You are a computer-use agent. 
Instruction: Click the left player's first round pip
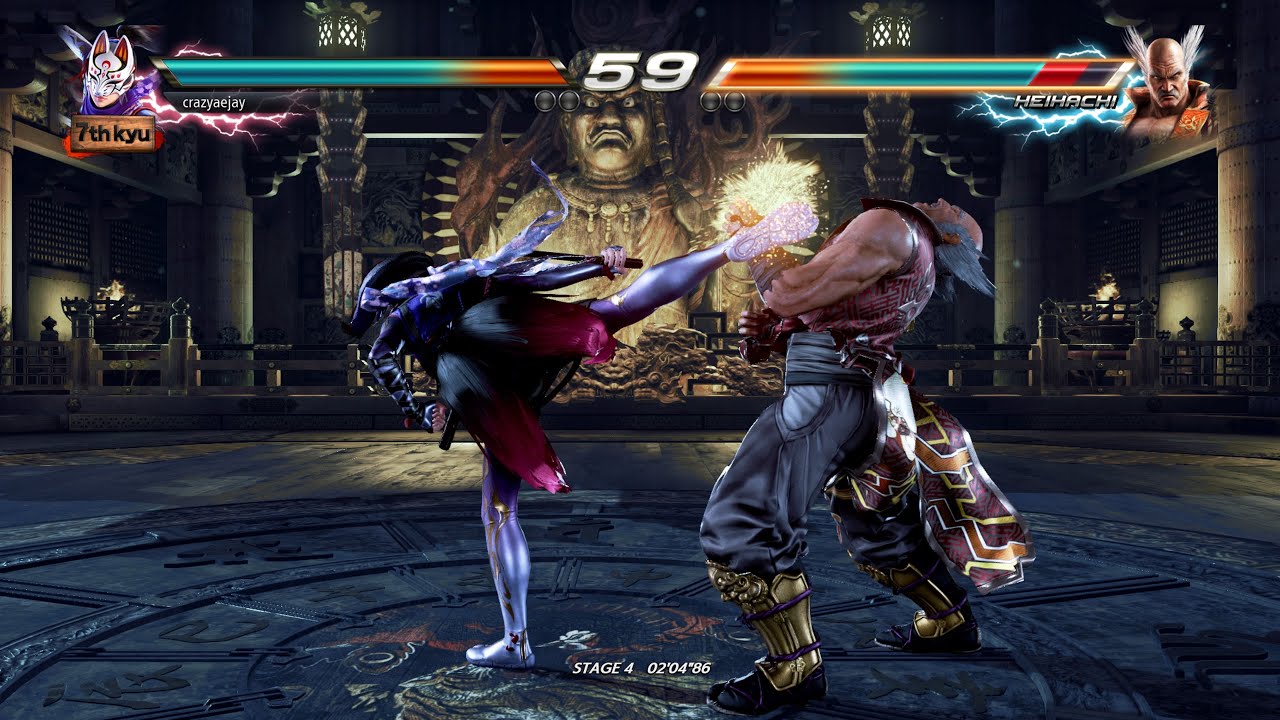545,100
